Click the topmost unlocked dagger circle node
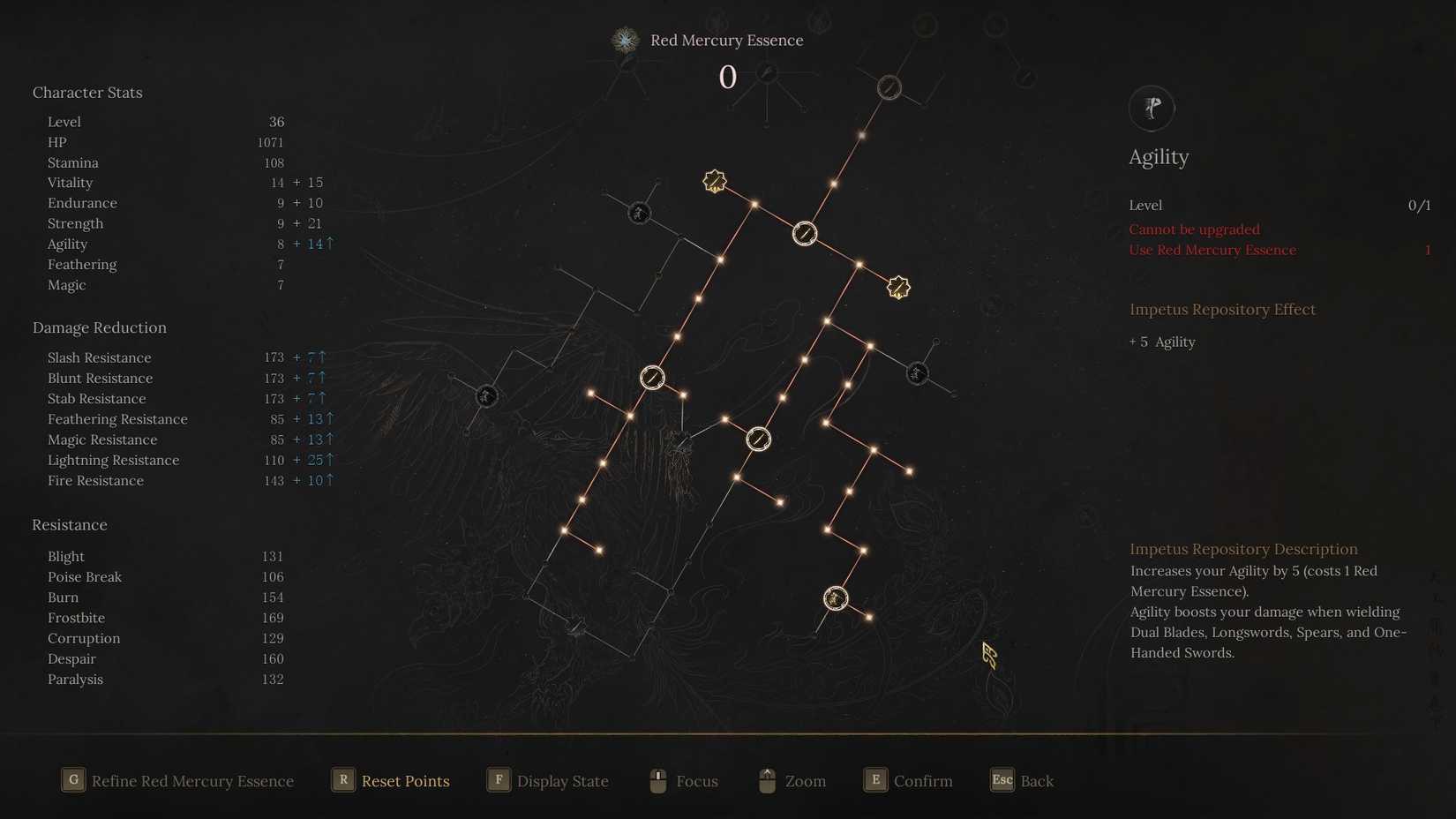This screenshot has height=819, width=1456. tap(804, 233)
